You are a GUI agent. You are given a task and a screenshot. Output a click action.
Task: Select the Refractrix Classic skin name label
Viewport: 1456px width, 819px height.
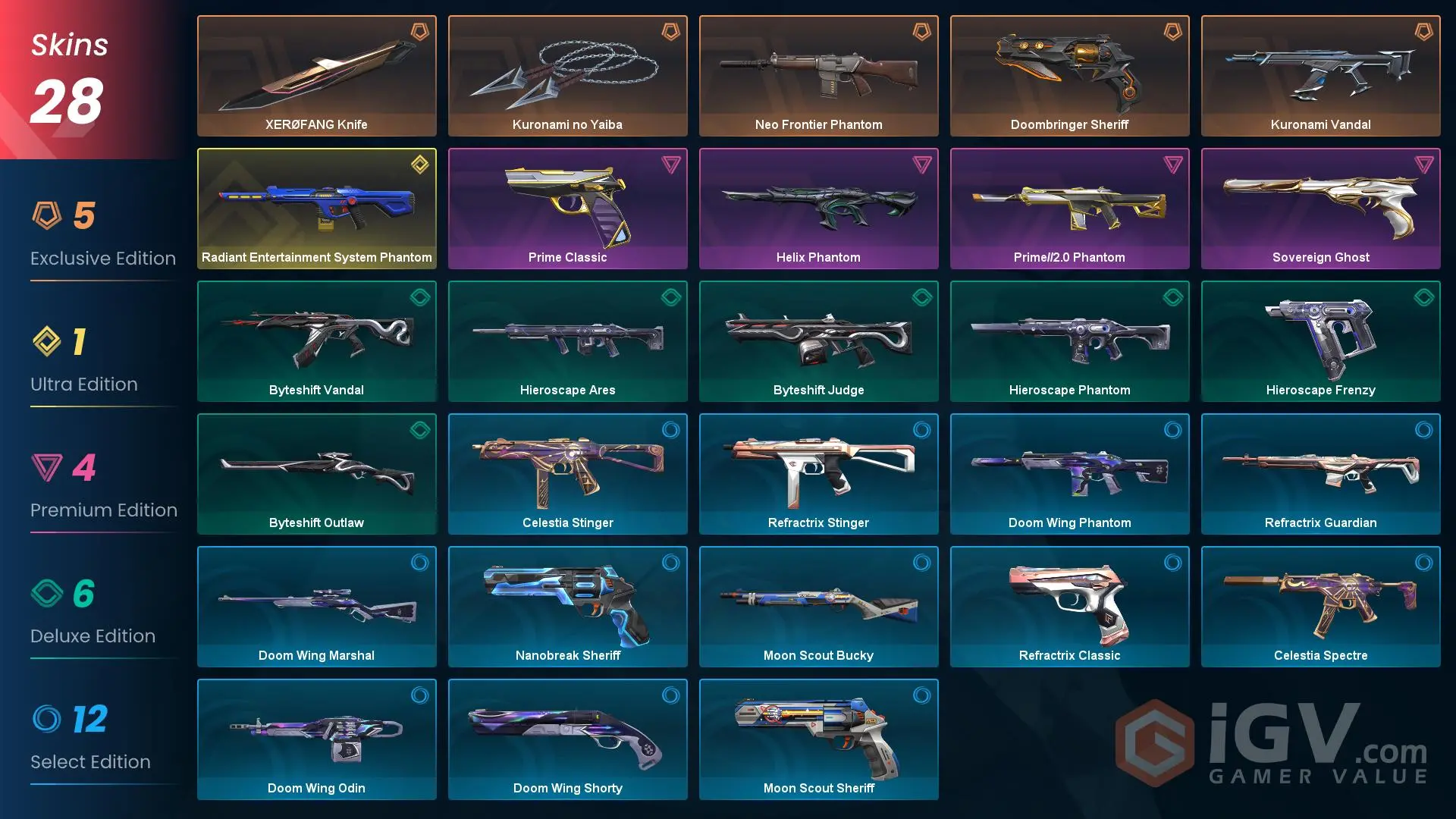[x=1069, y=655]
